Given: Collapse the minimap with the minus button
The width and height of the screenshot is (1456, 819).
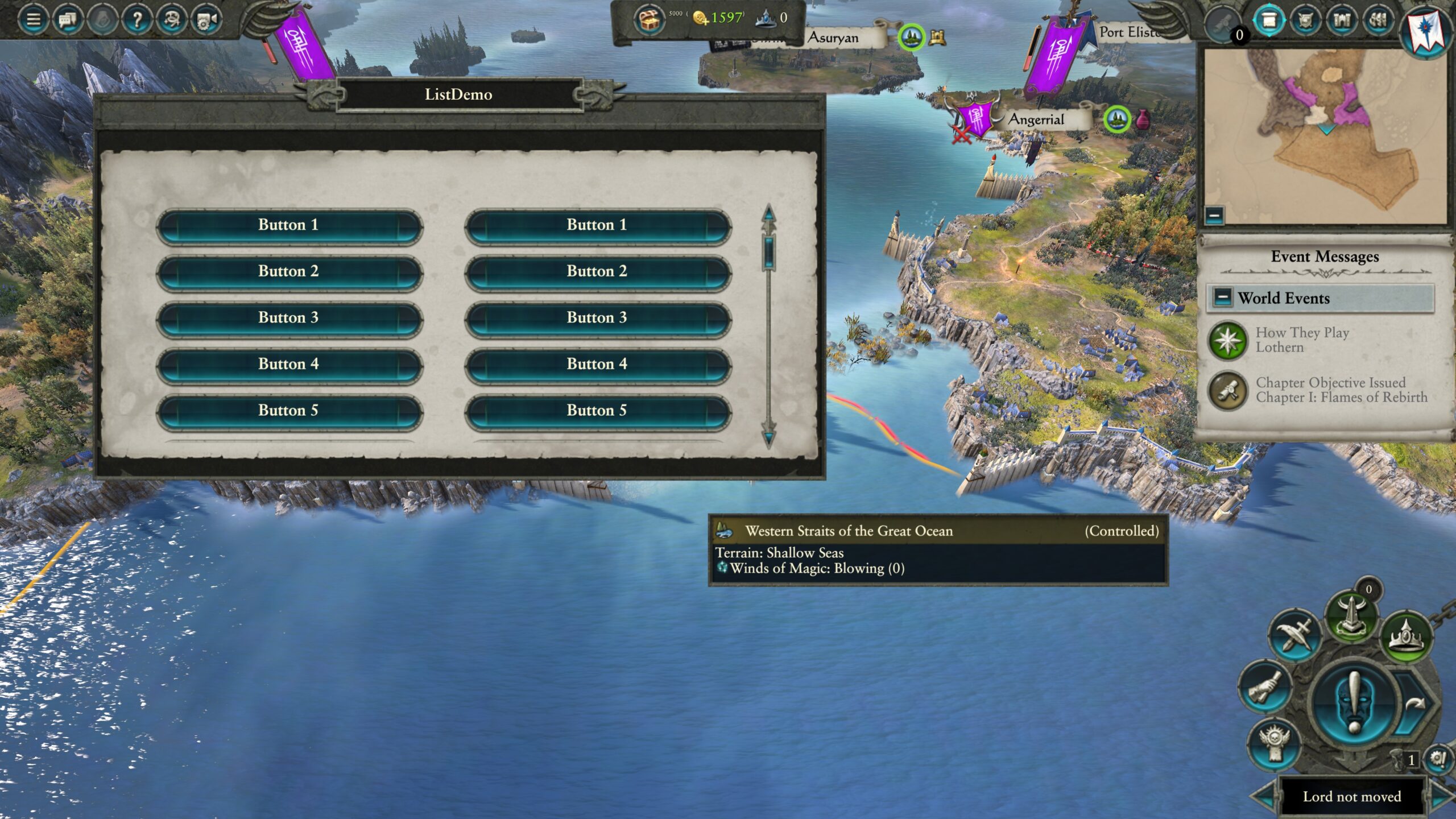Looking at the screenshot, I should [1214, 216].
